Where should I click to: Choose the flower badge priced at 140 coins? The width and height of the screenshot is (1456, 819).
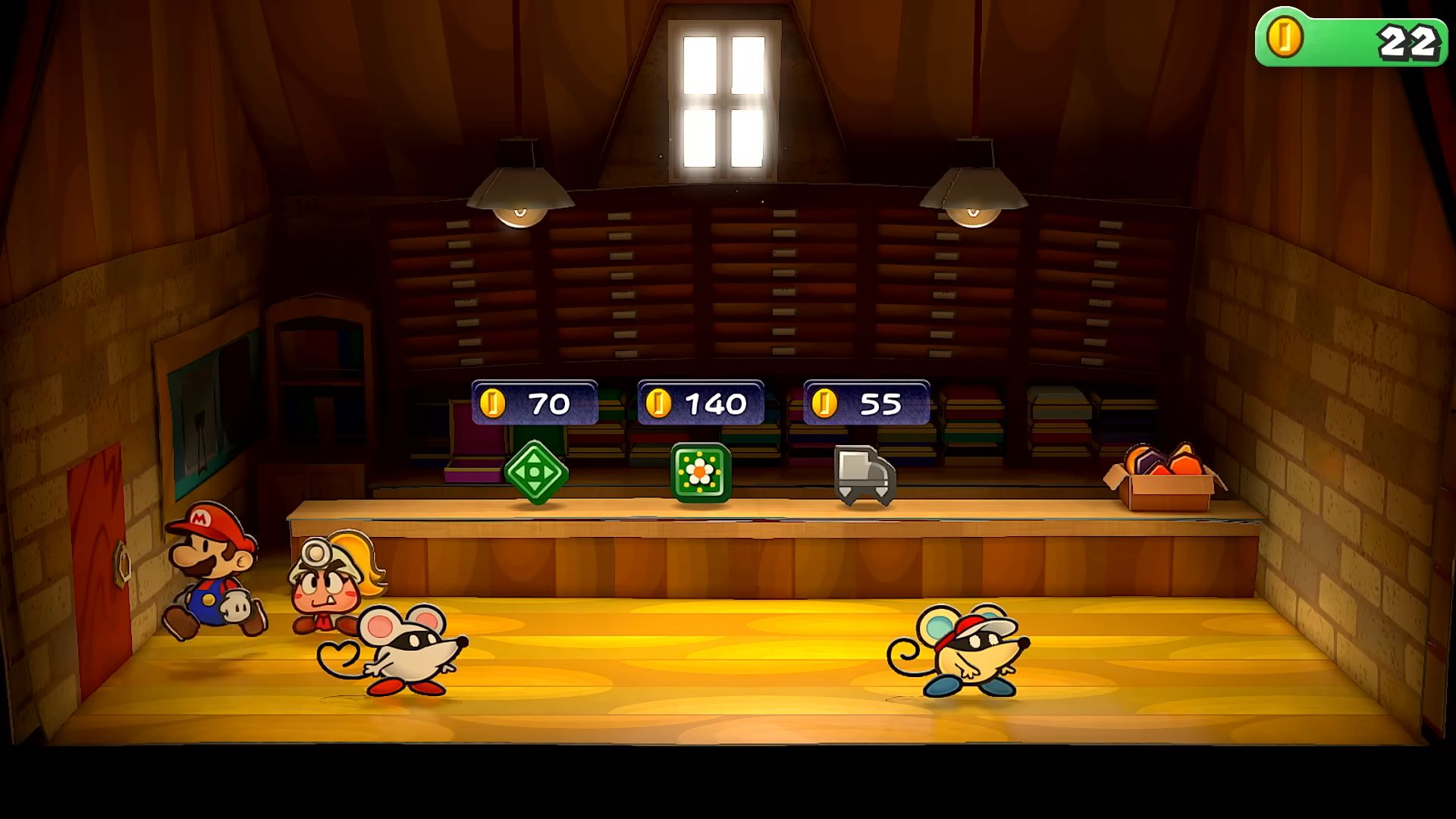click(701, 473)
